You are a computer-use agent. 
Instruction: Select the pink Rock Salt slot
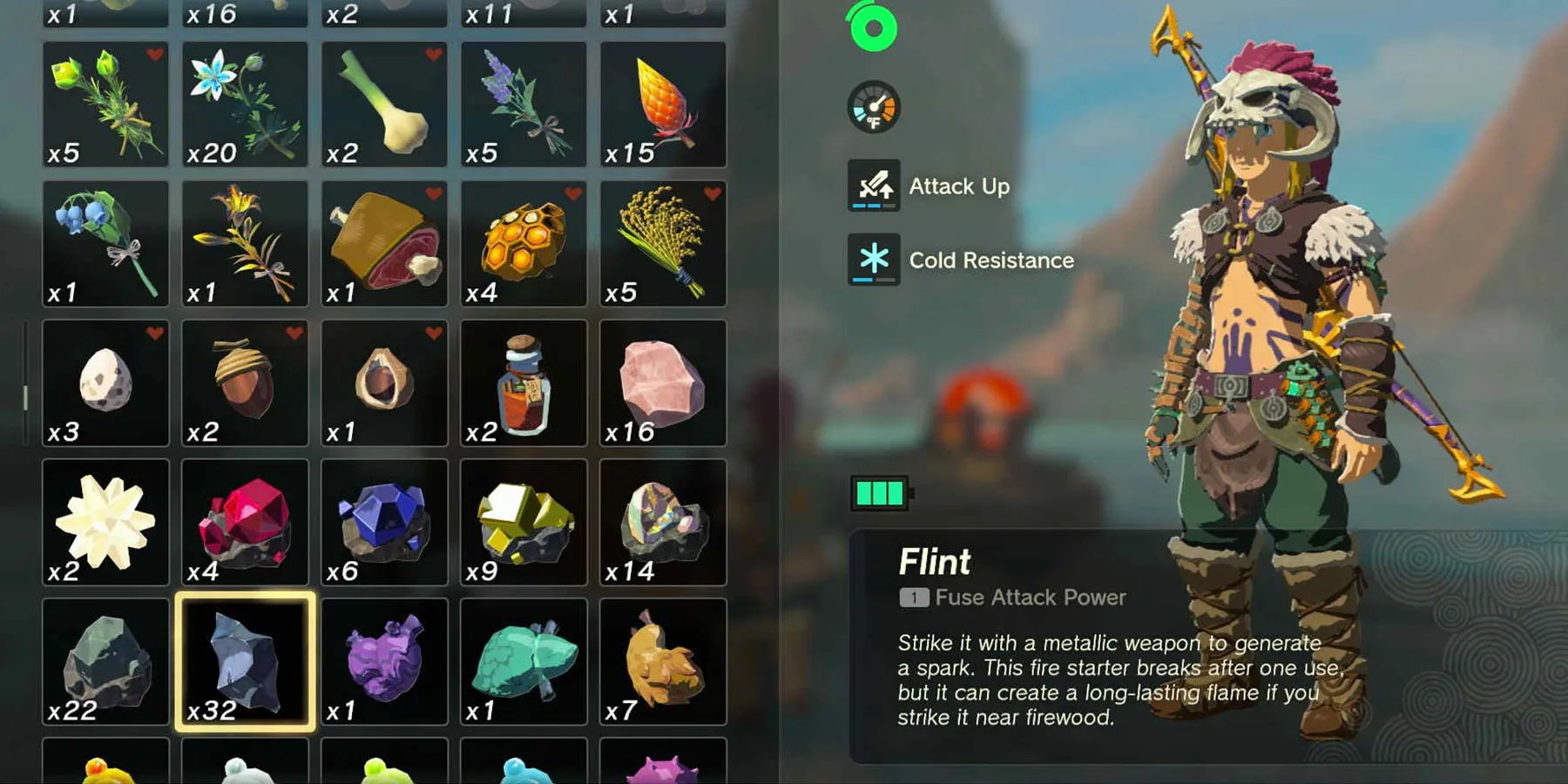click(663, 383)
